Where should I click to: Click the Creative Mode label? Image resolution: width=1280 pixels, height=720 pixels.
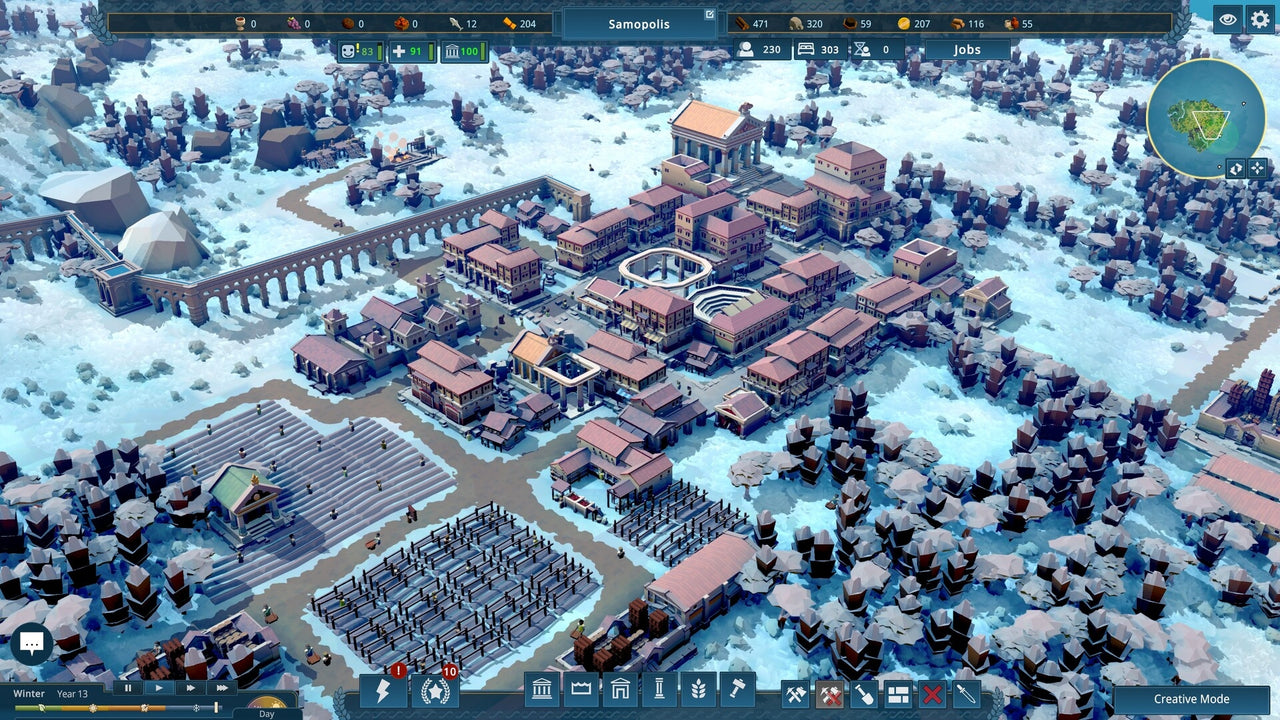[x=1191, y=698]
